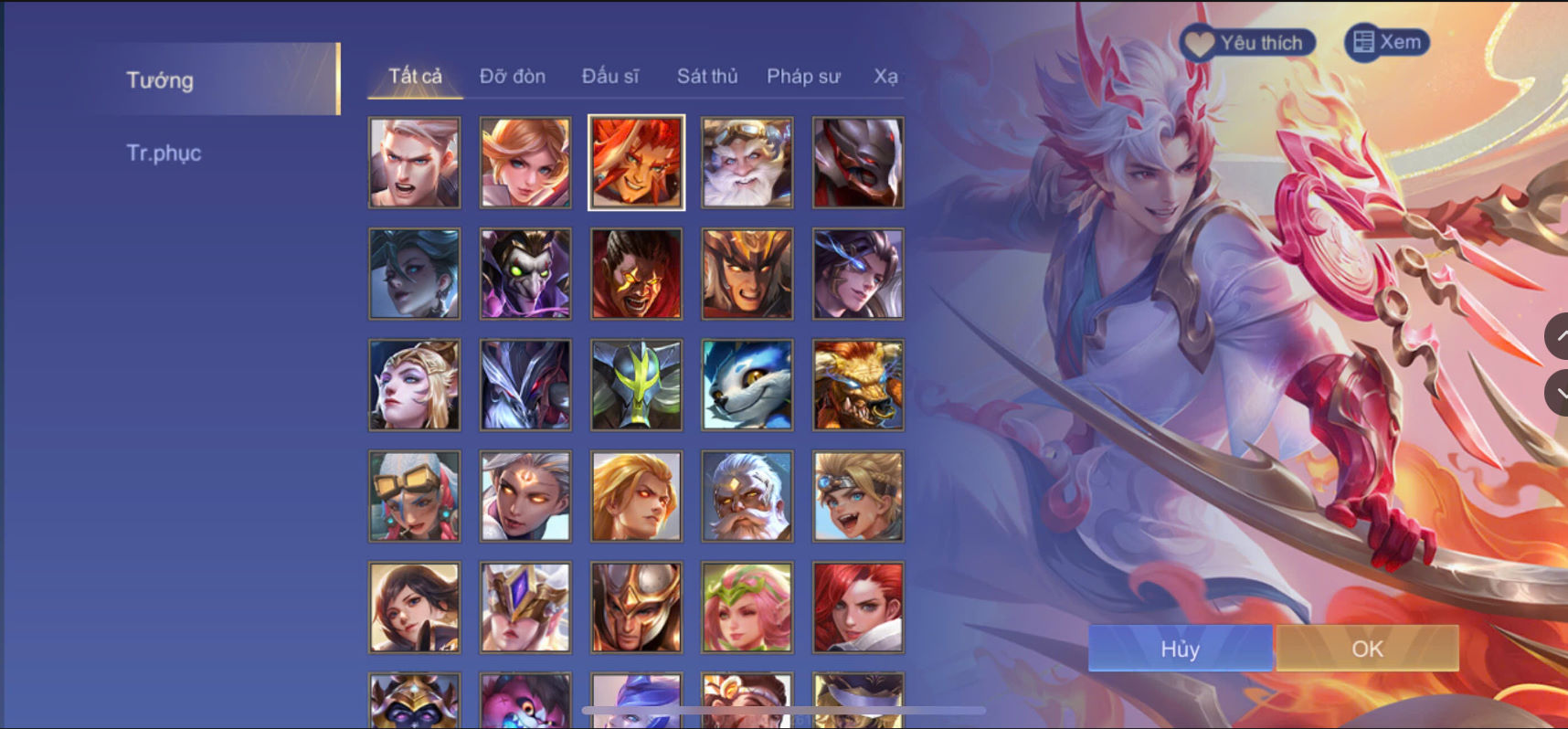Select the white wolf hero portrait
1568x729 pixels.
[x=746, y=385]
